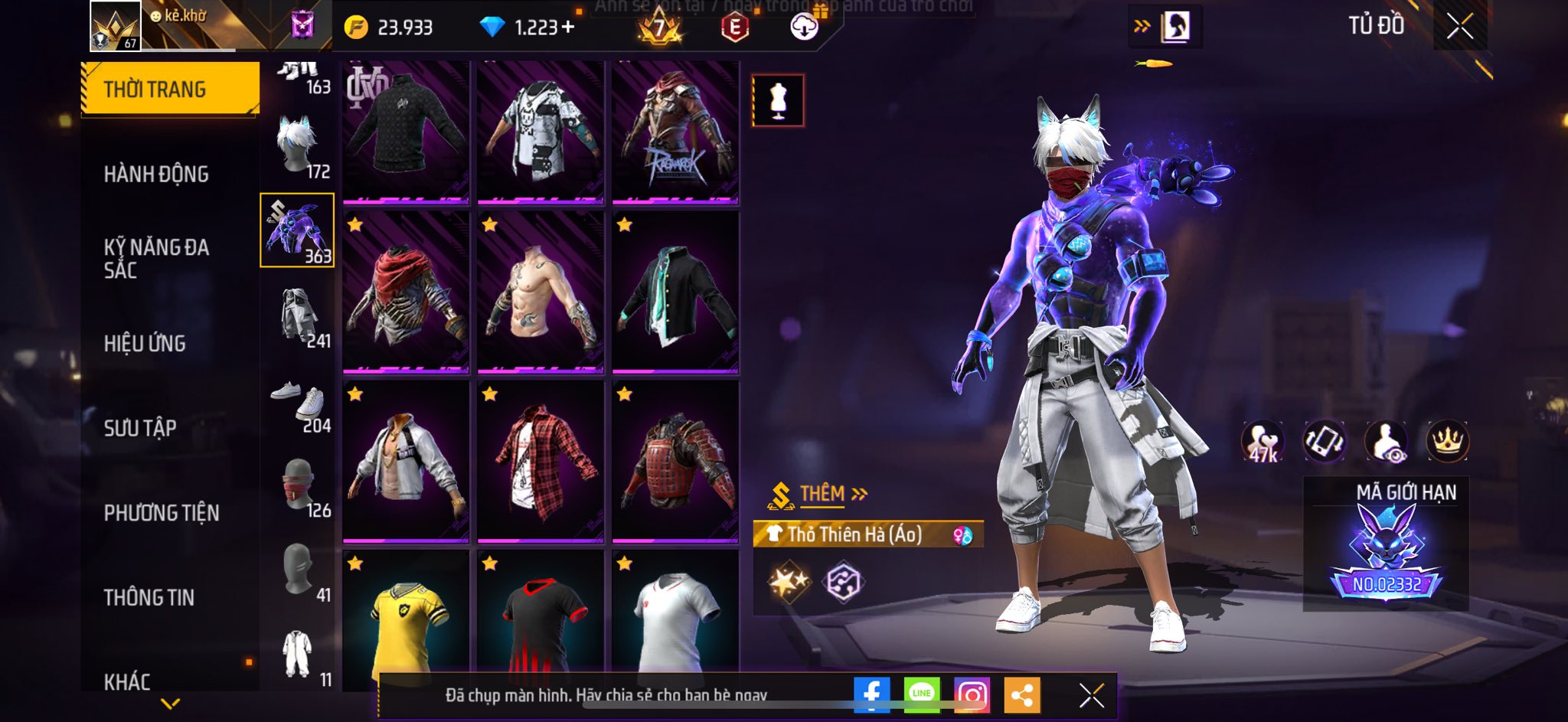Viewport: 1568px width, 722px height.
Task: Select the red plaid shirt item
Action: (541, 462)
